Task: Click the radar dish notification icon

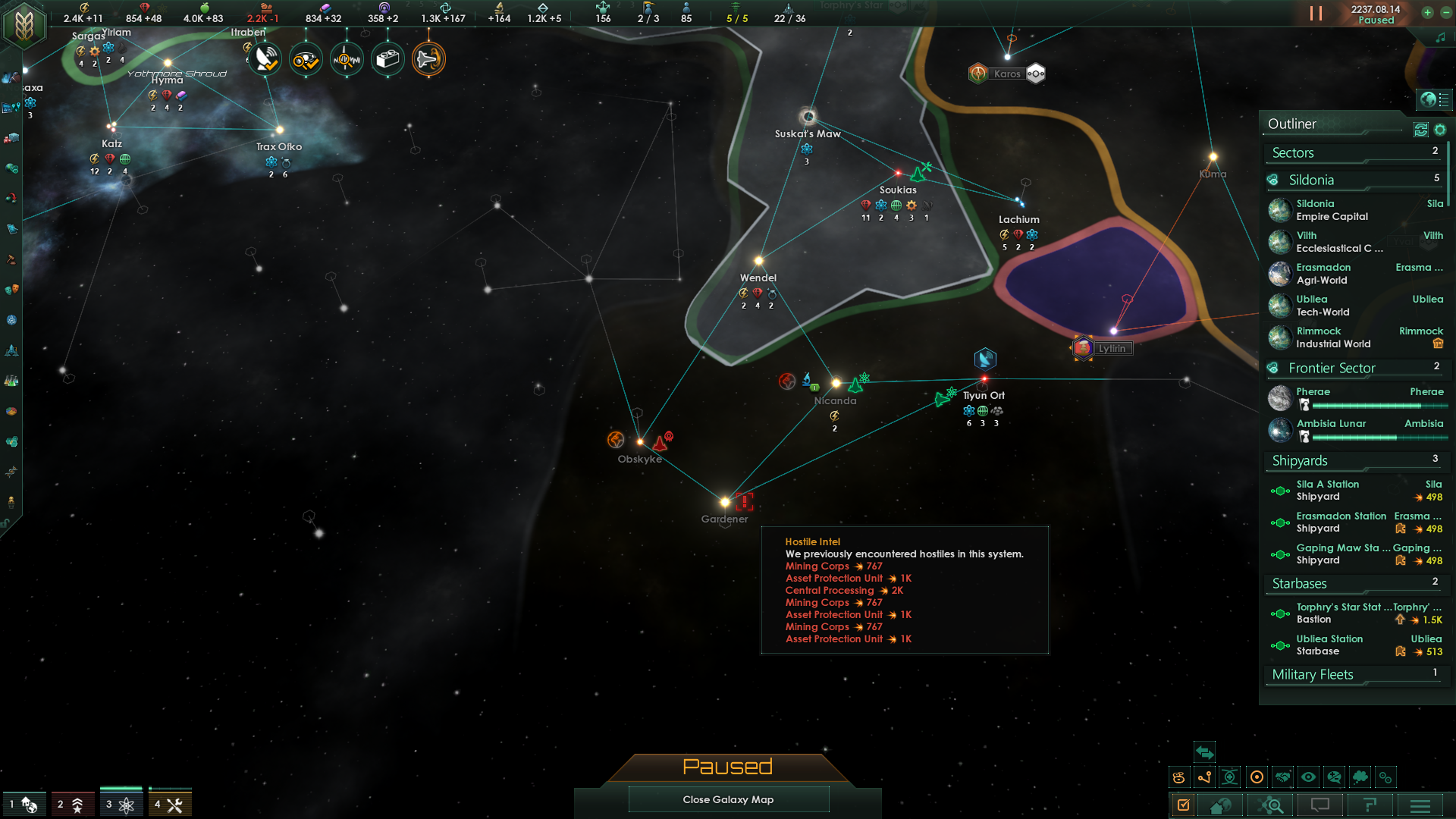Action: coord(265,58)
